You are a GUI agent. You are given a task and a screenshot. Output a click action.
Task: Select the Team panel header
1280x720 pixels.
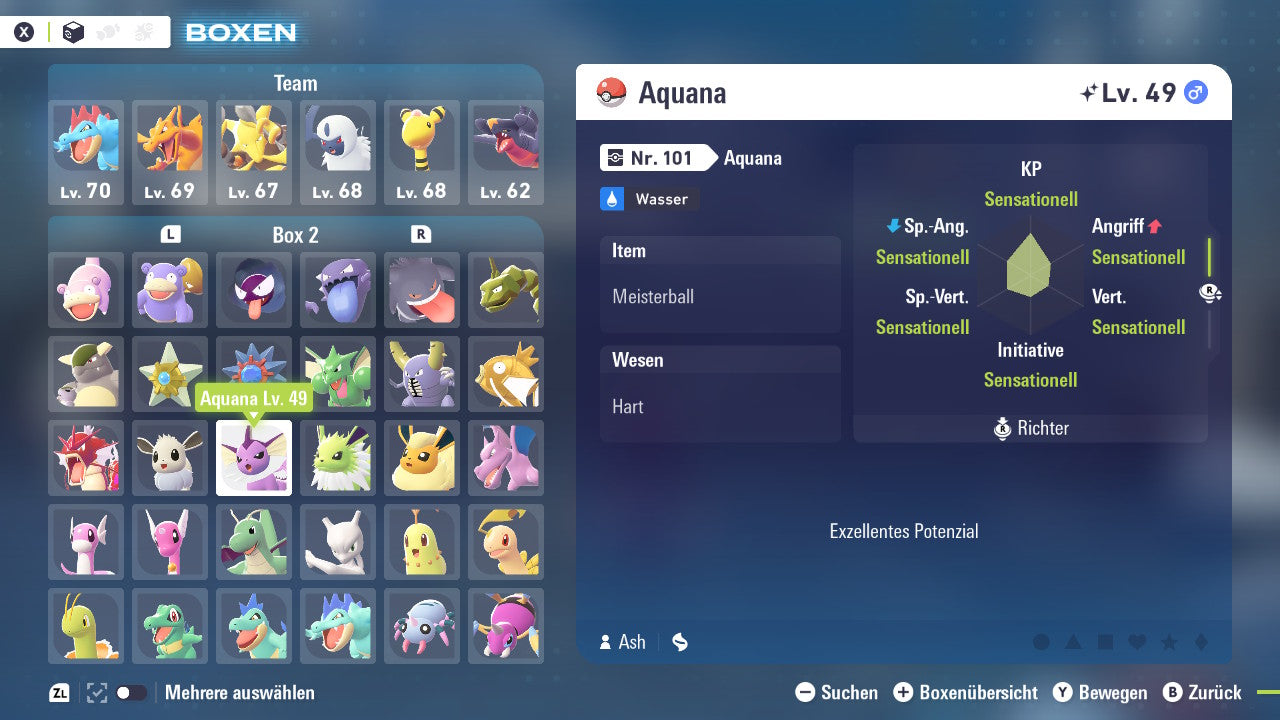[x=295, y=83]
